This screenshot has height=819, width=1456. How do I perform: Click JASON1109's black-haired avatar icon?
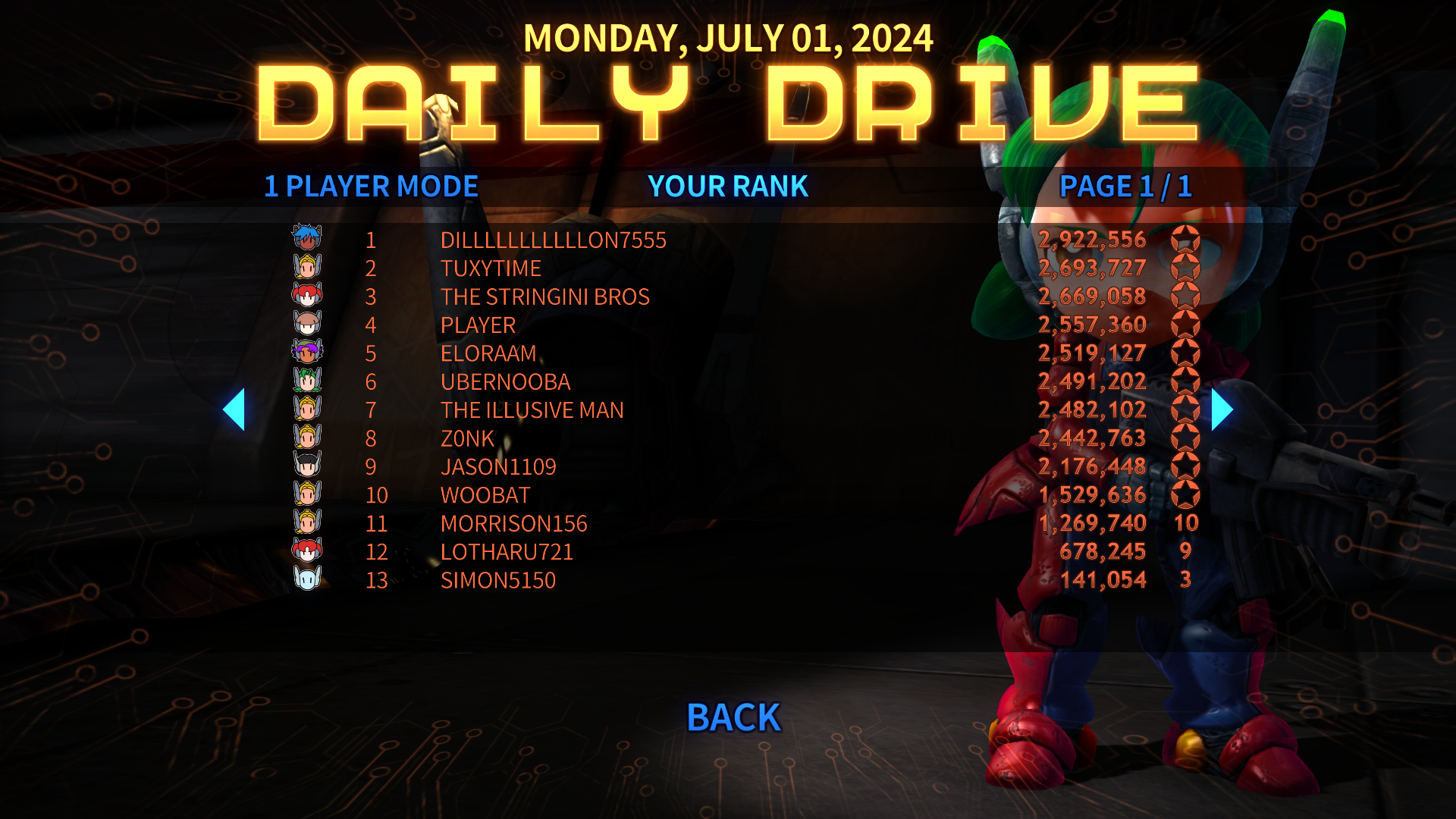pos(306,467)
